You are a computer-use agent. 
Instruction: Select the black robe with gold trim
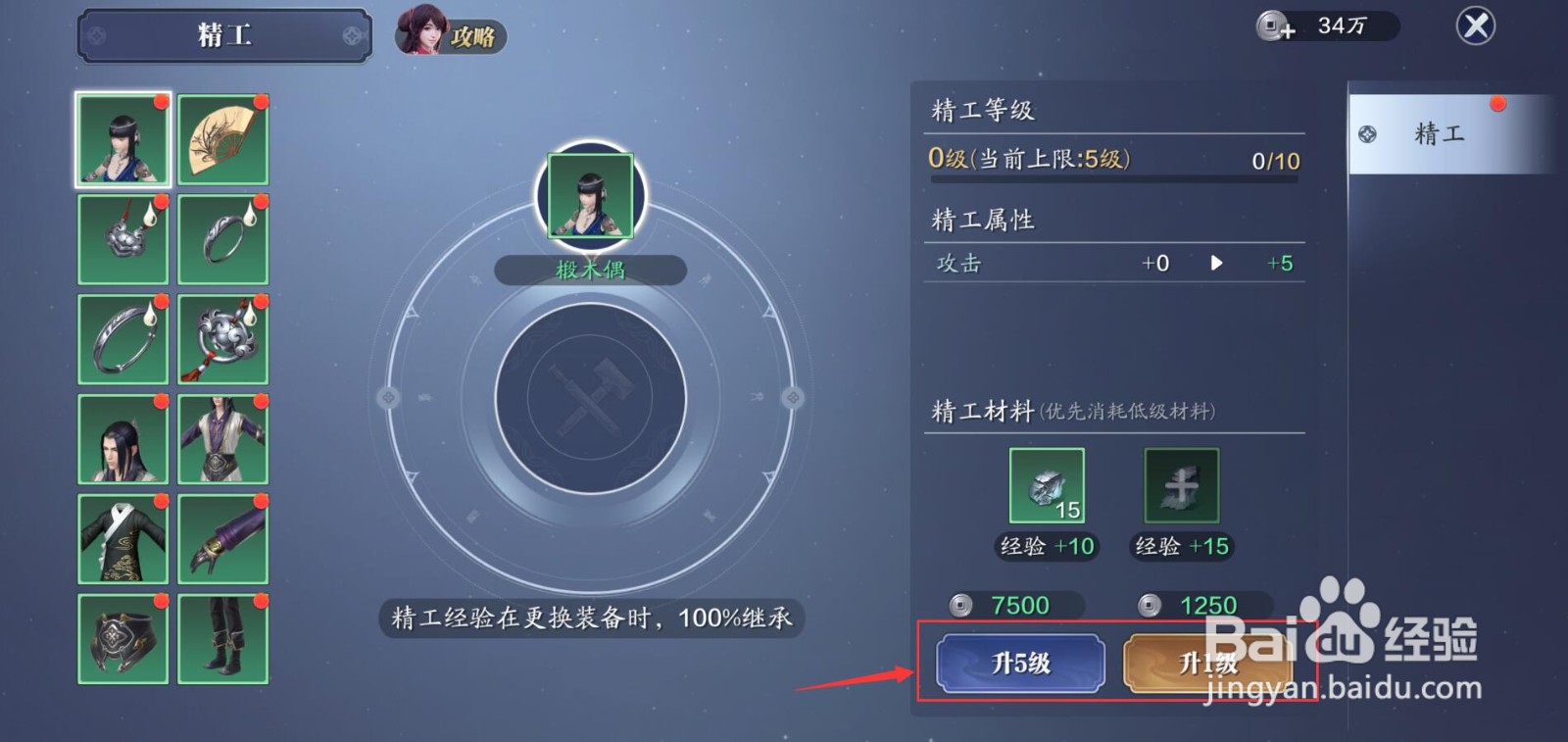122,537
